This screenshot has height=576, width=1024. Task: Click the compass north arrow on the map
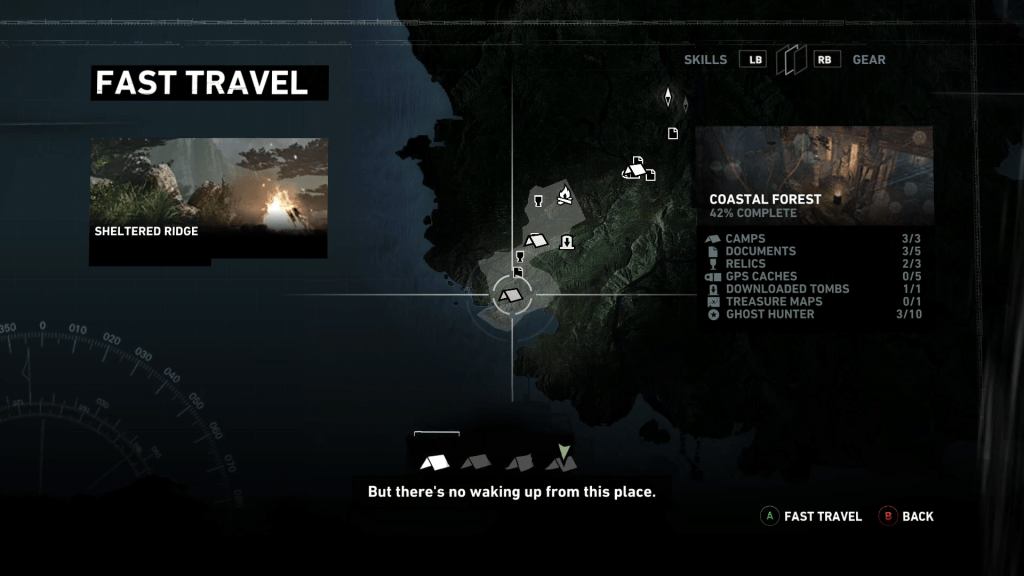coord(668,97)
